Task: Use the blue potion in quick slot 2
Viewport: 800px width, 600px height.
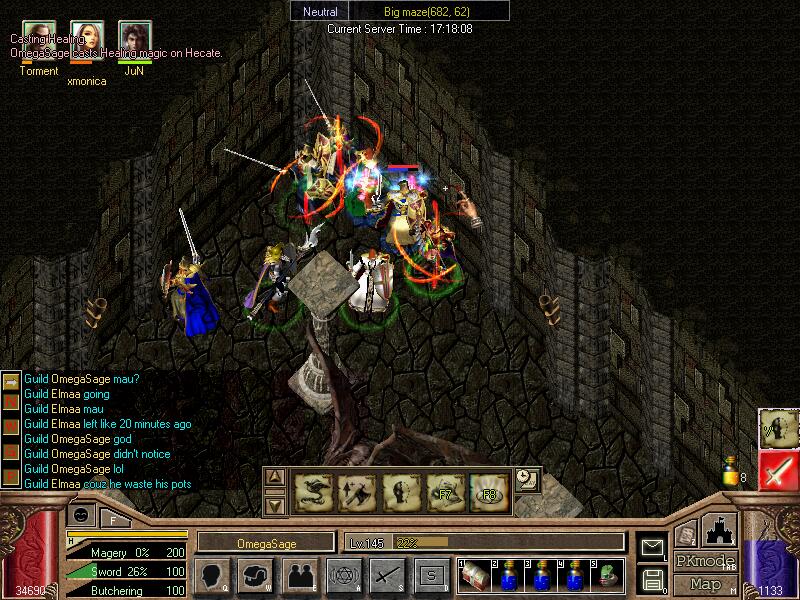Action: click(507, 574)
